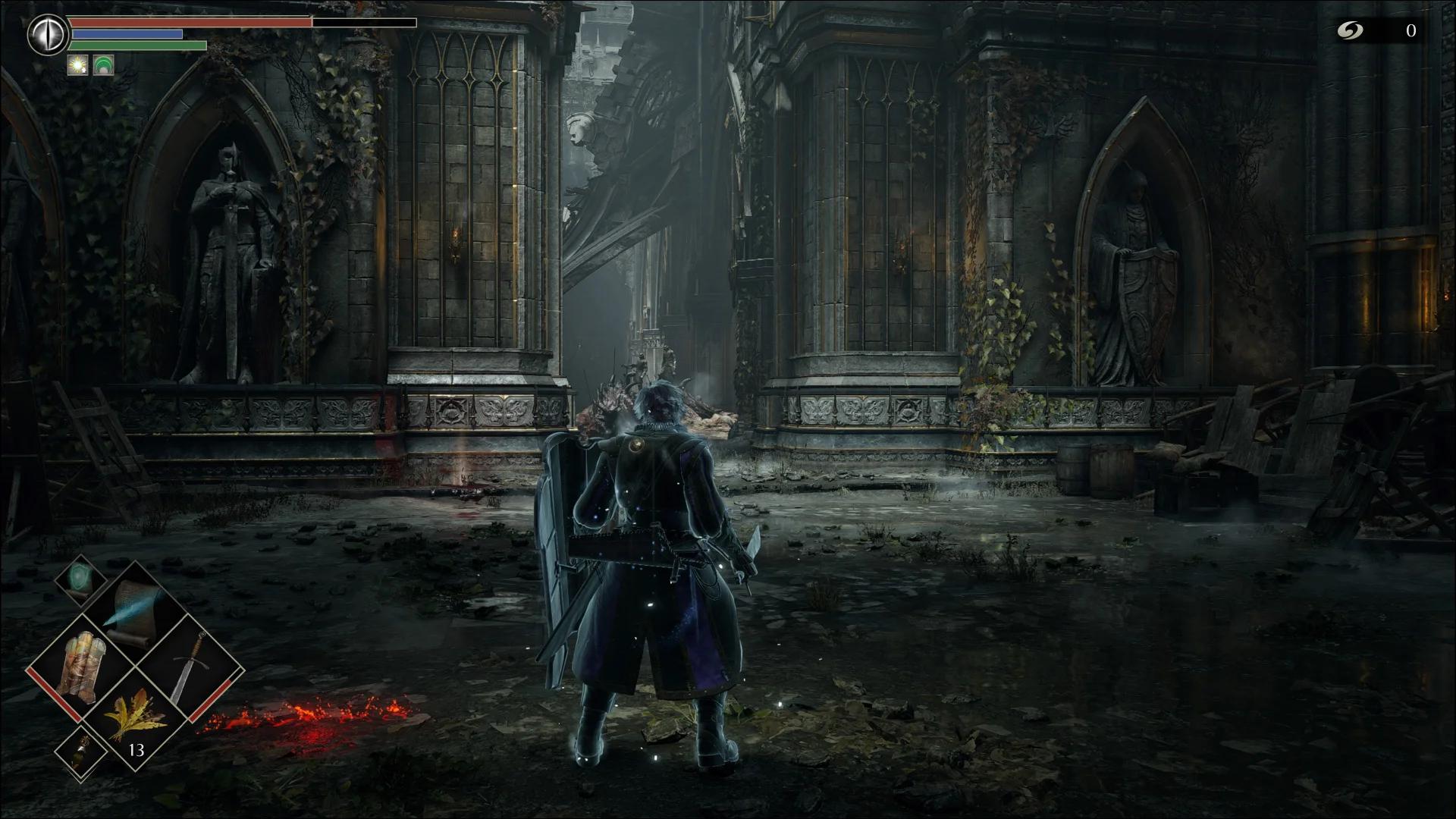Choose the armored gauntlet left-hand slot
The width and height of the screenshot is (1456, 819).
point(81,667)
